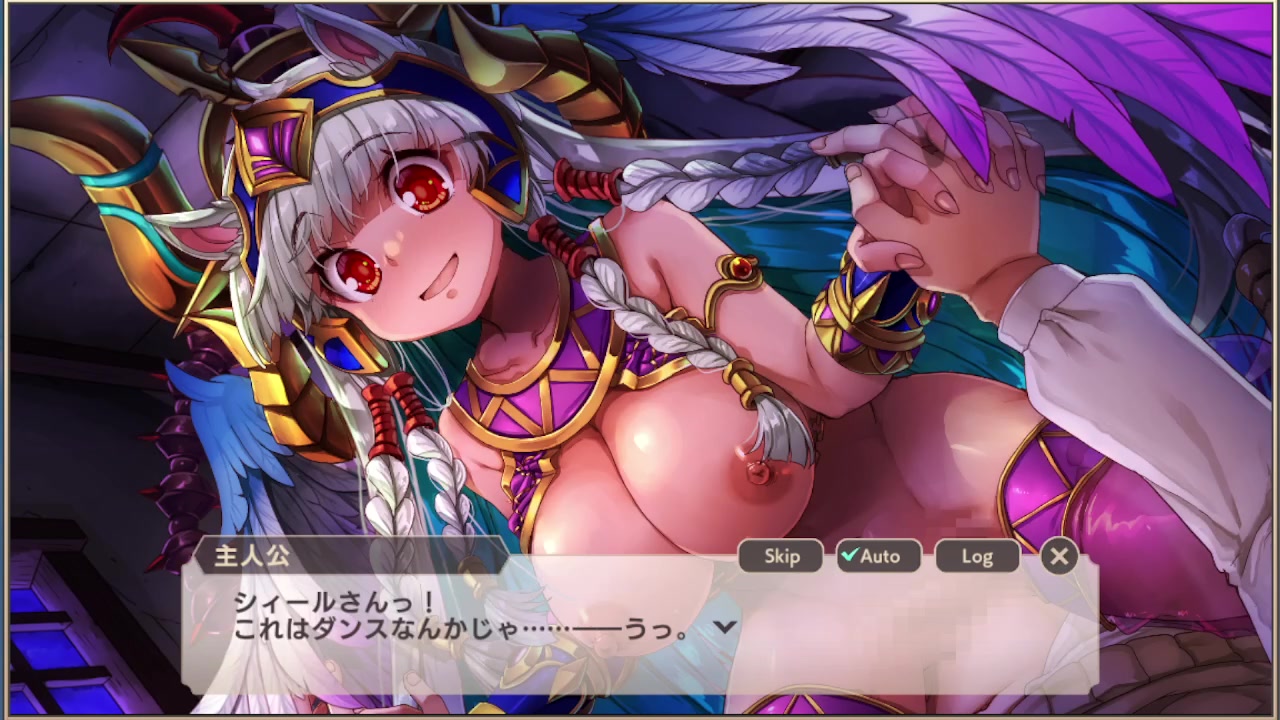The height and width of the screenshot is (720, 1280).
Task: Advance text with the down arrow
Action: pyautogui.click(x=725, y=627)
